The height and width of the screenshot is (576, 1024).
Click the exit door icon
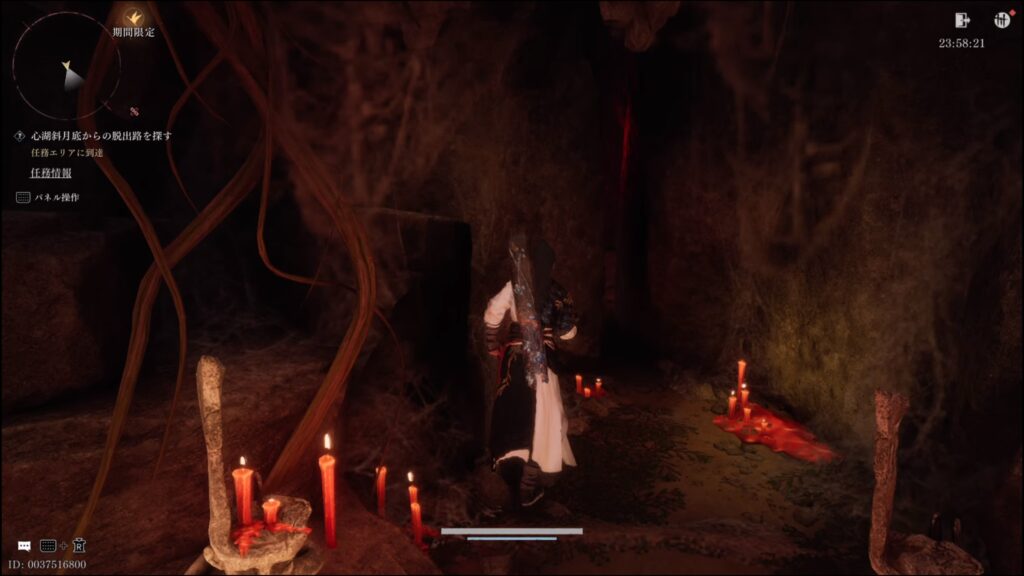962,20
